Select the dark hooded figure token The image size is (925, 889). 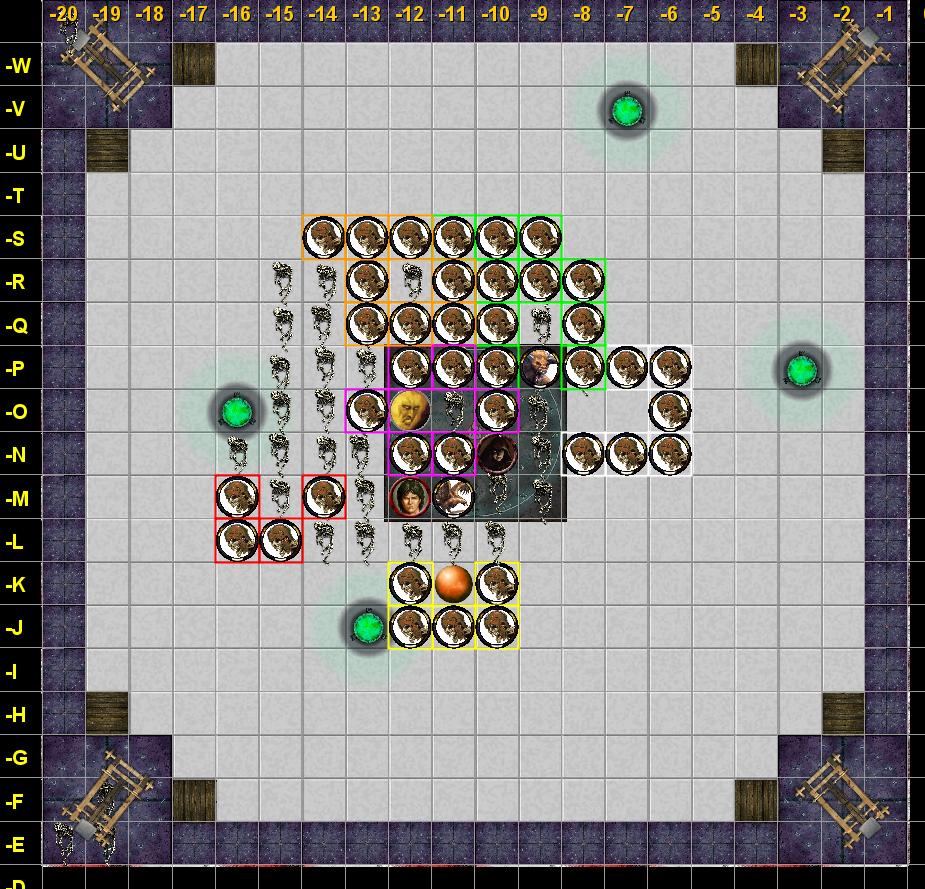496,454
